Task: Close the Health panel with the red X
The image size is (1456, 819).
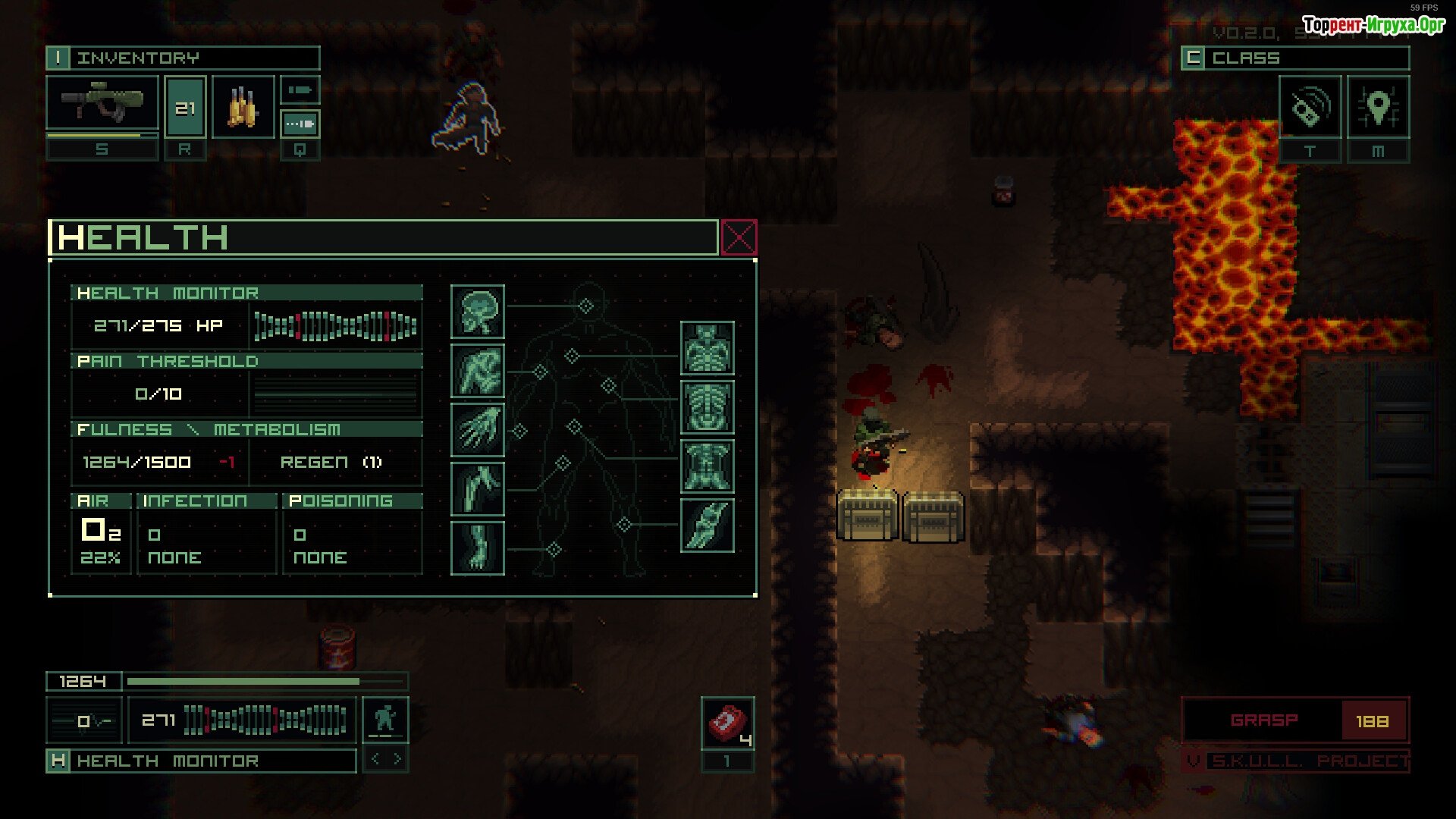Action: [x=739, y=238]
